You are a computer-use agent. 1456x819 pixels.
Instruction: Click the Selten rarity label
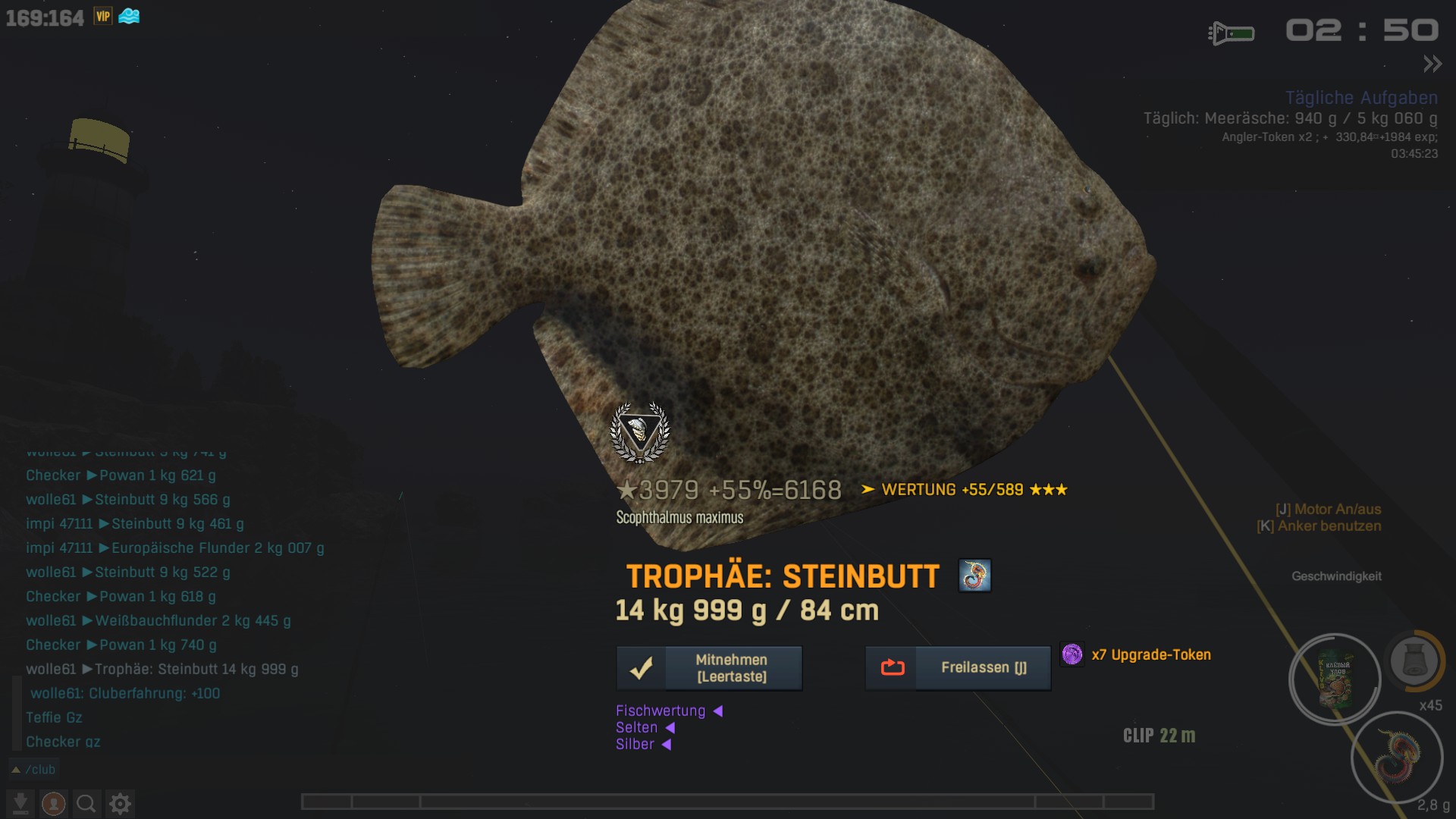coord(636,727)
